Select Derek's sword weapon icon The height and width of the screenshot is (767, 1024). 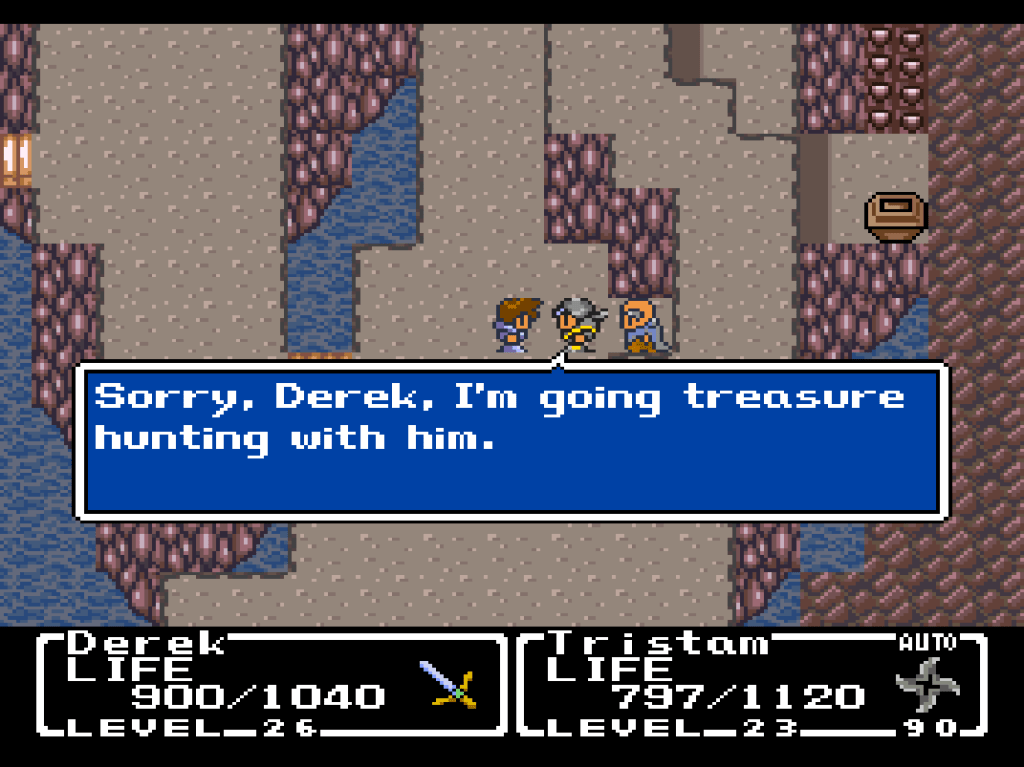point(449,685)
